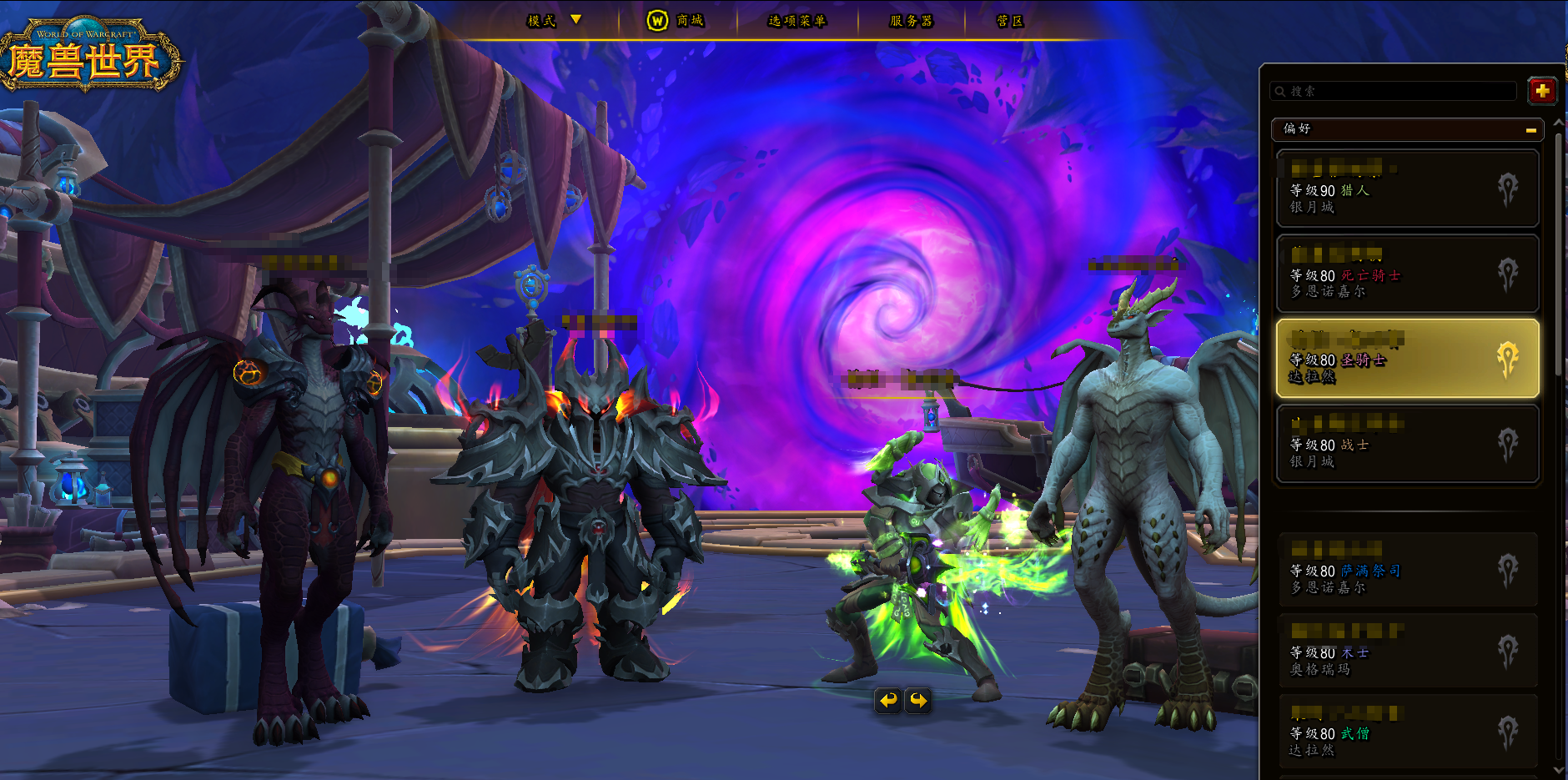Screen dimensions: 1568x780
Task: Rotate character right with the arrow button
Action: (918, 700)
